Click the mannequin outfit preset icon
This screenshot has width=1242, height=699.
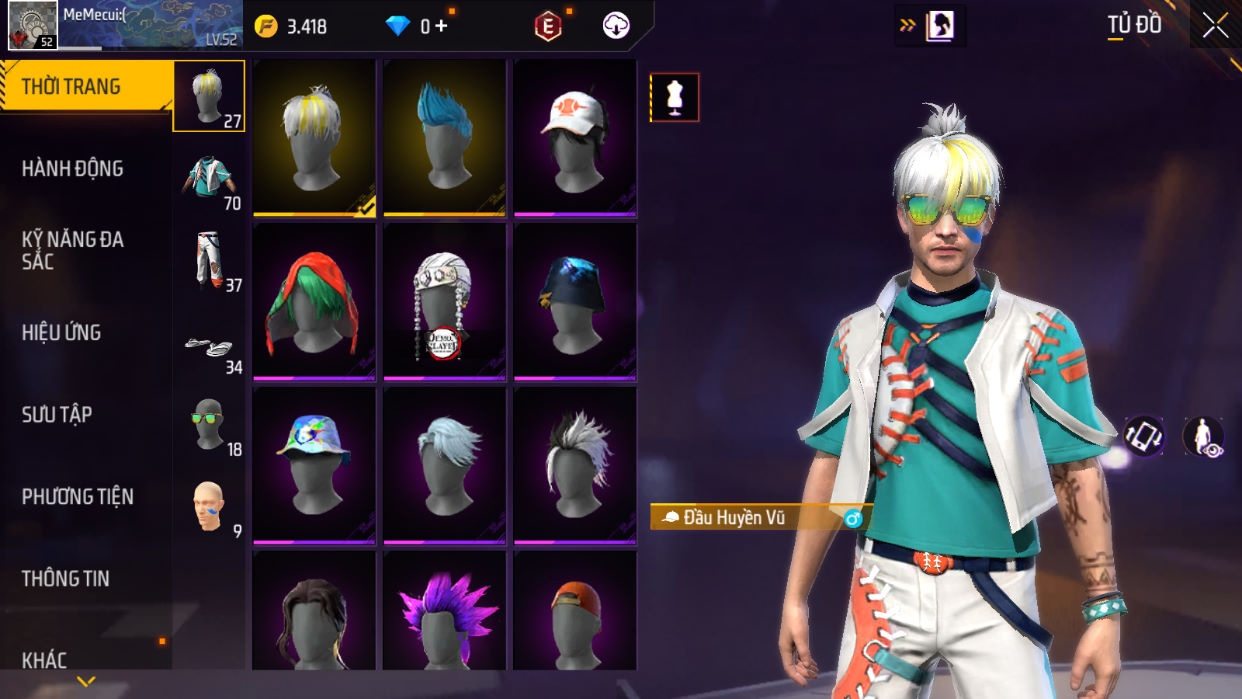point(675,98)
